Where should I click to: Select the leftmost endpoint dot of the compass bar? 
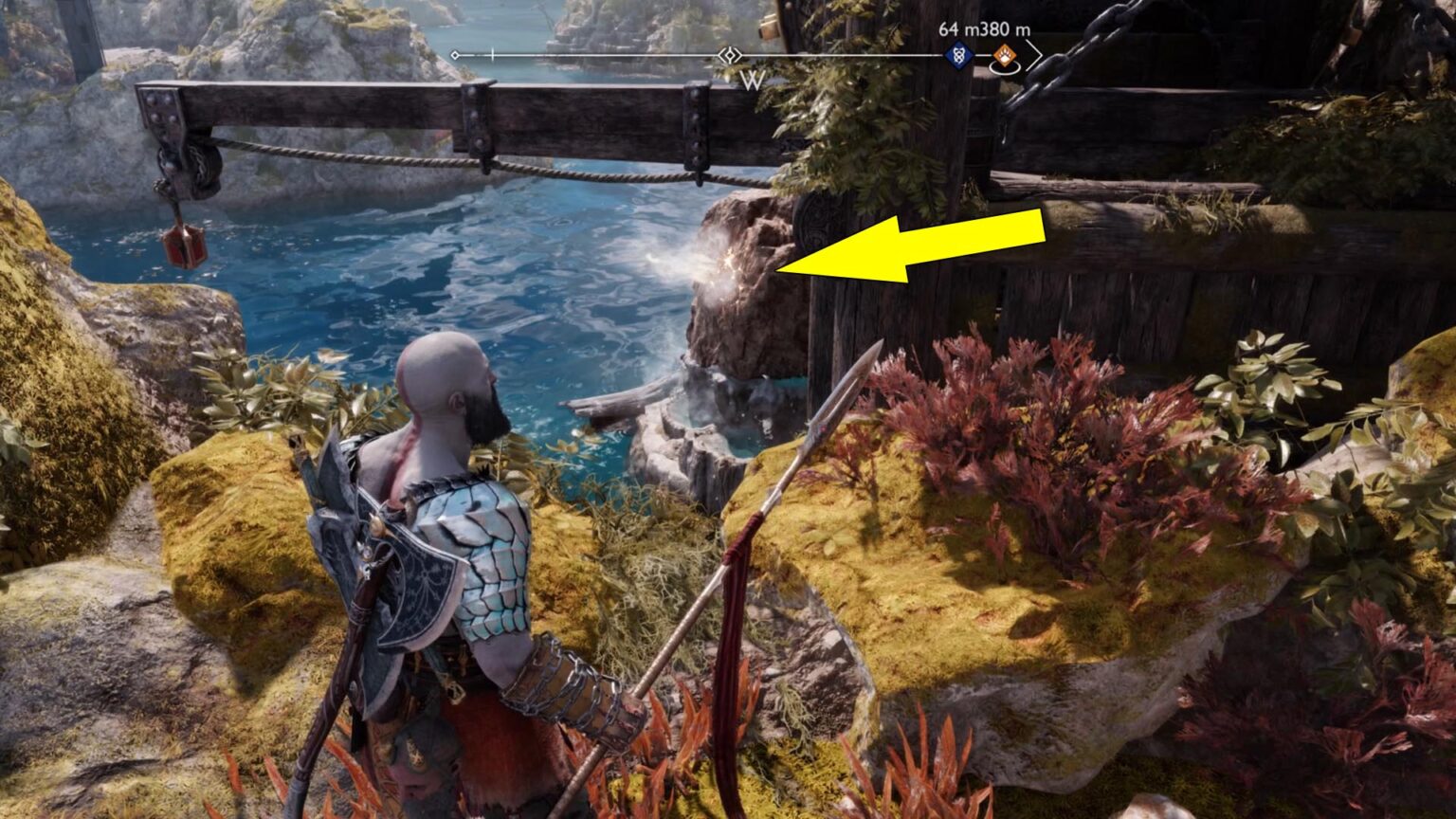pos(455,54)
